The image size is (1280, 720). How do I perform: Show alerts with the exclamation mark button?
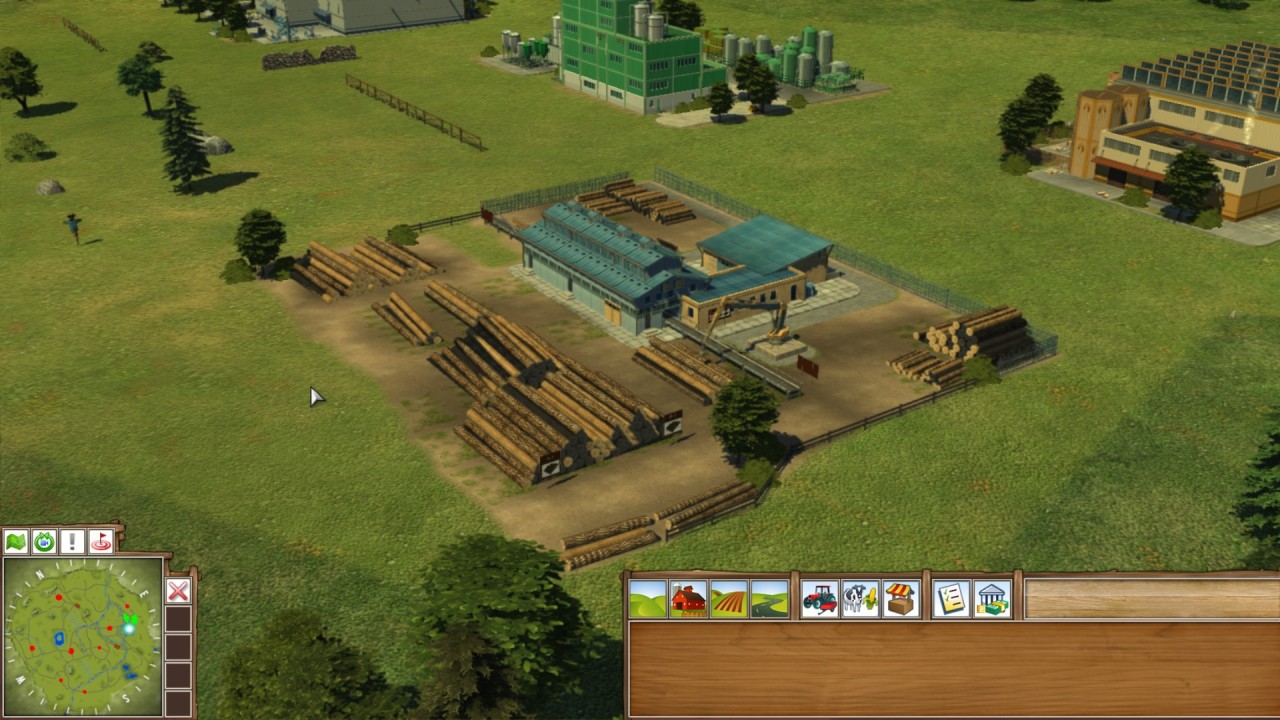(x=72, y=542)
